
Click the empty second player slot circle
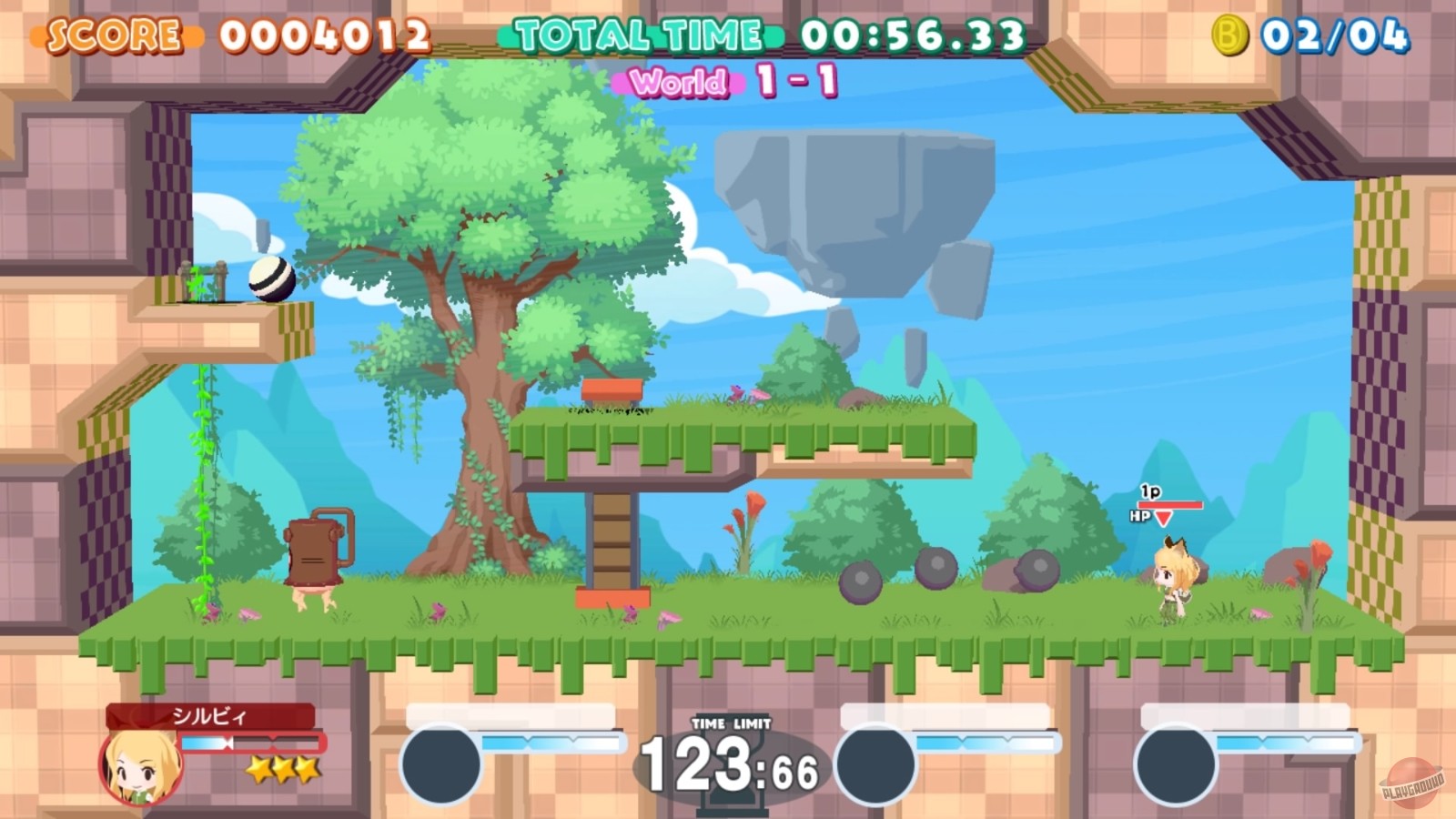(x=441, y=761)
